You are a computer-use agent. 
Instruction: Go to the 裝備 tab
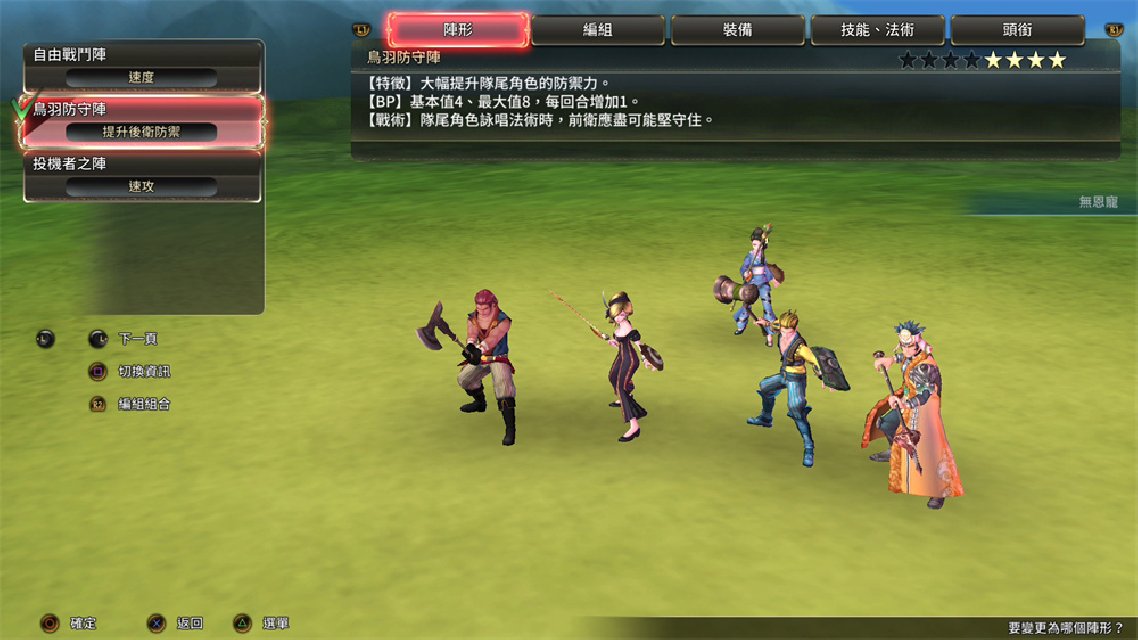tap(737, 30)
